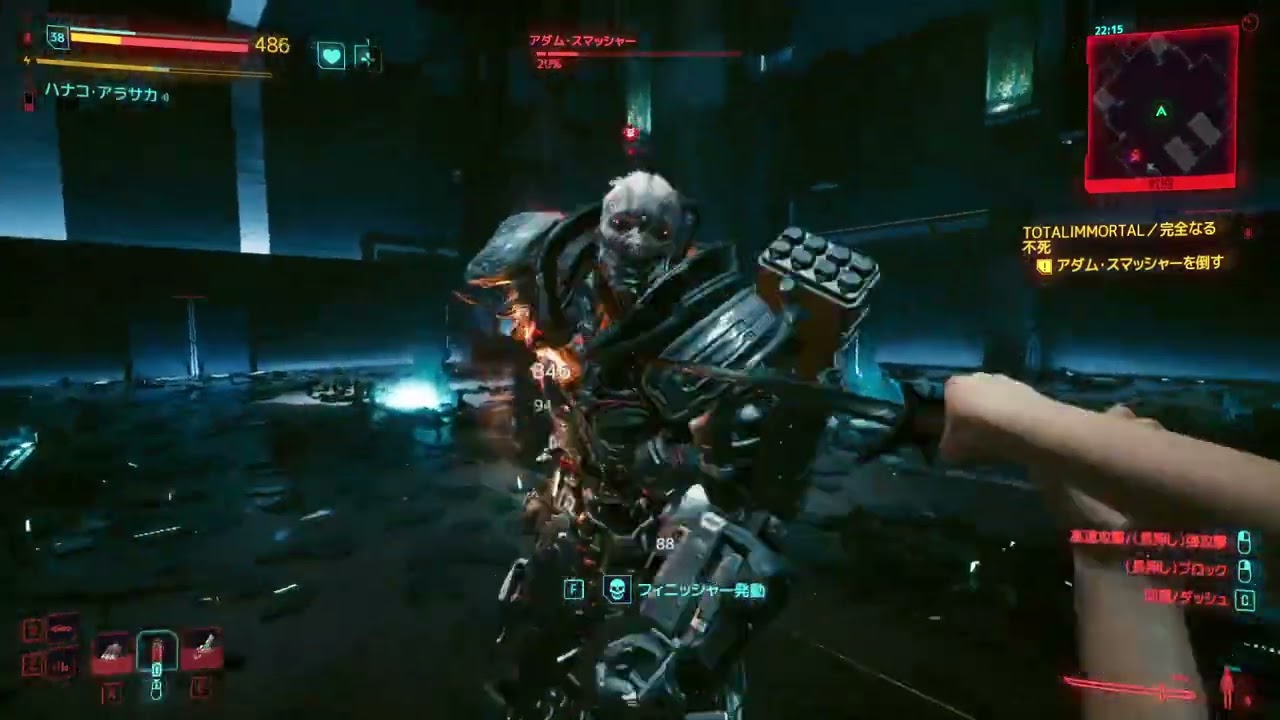
Task: Click the defeat Adam Smasher objective line
Action: pyautogui.click(x=1140, y=265)
